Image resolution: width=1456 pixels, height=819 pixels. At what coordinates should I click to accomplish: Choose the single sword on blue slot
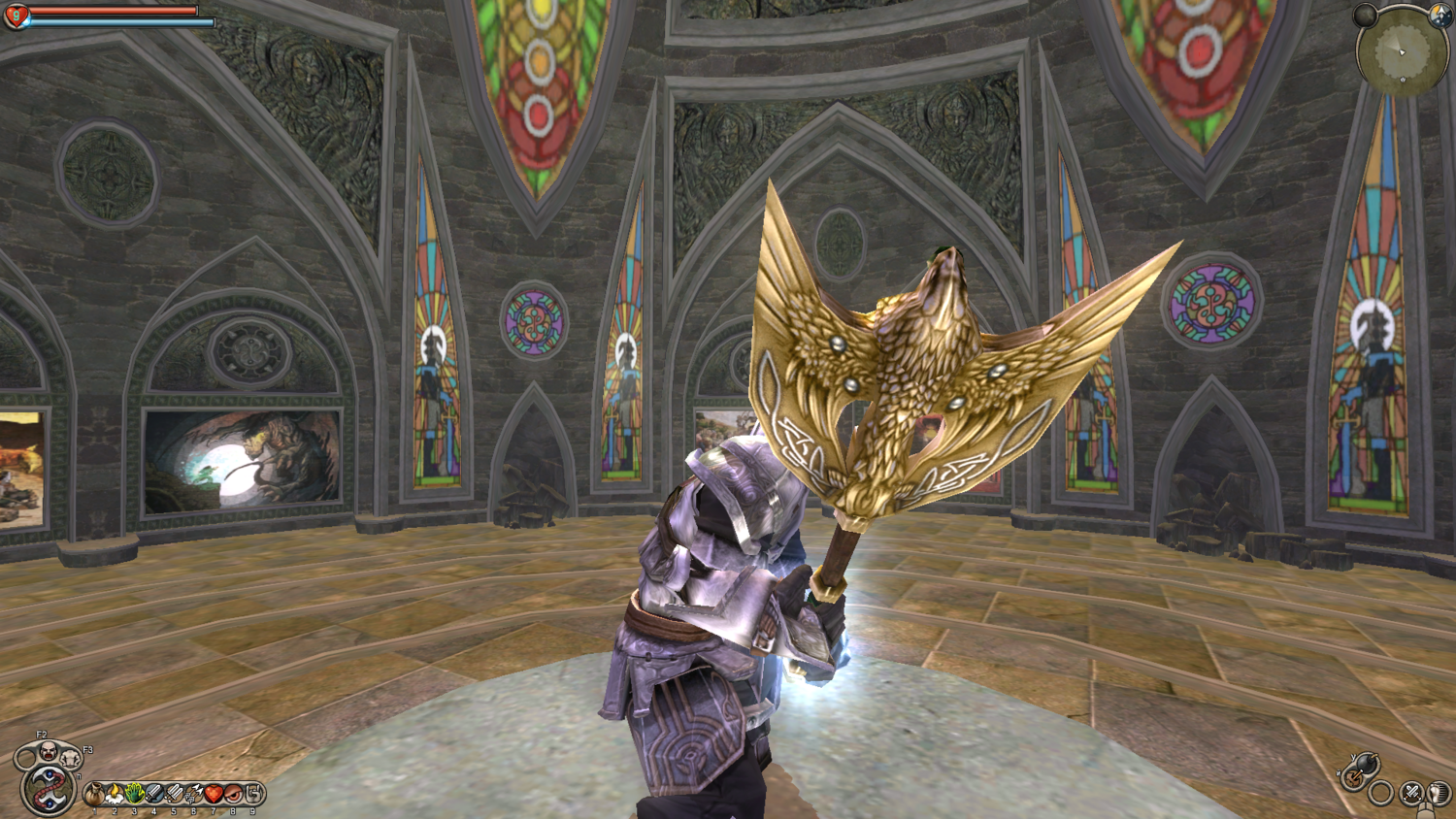click(154, 795)
